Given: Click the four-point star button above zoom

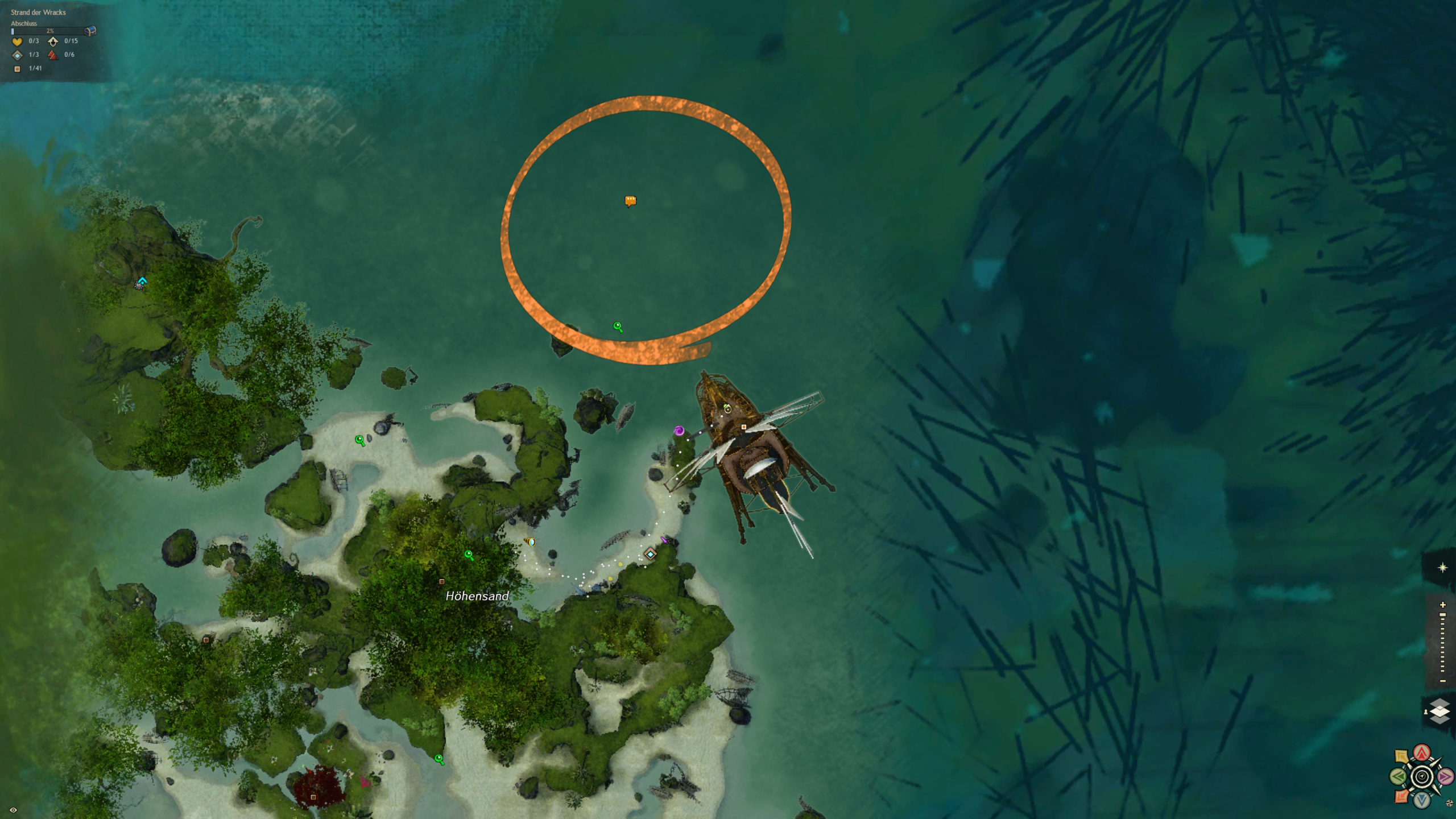Looking at the screenshot, I should click(x=1442, y=568).
